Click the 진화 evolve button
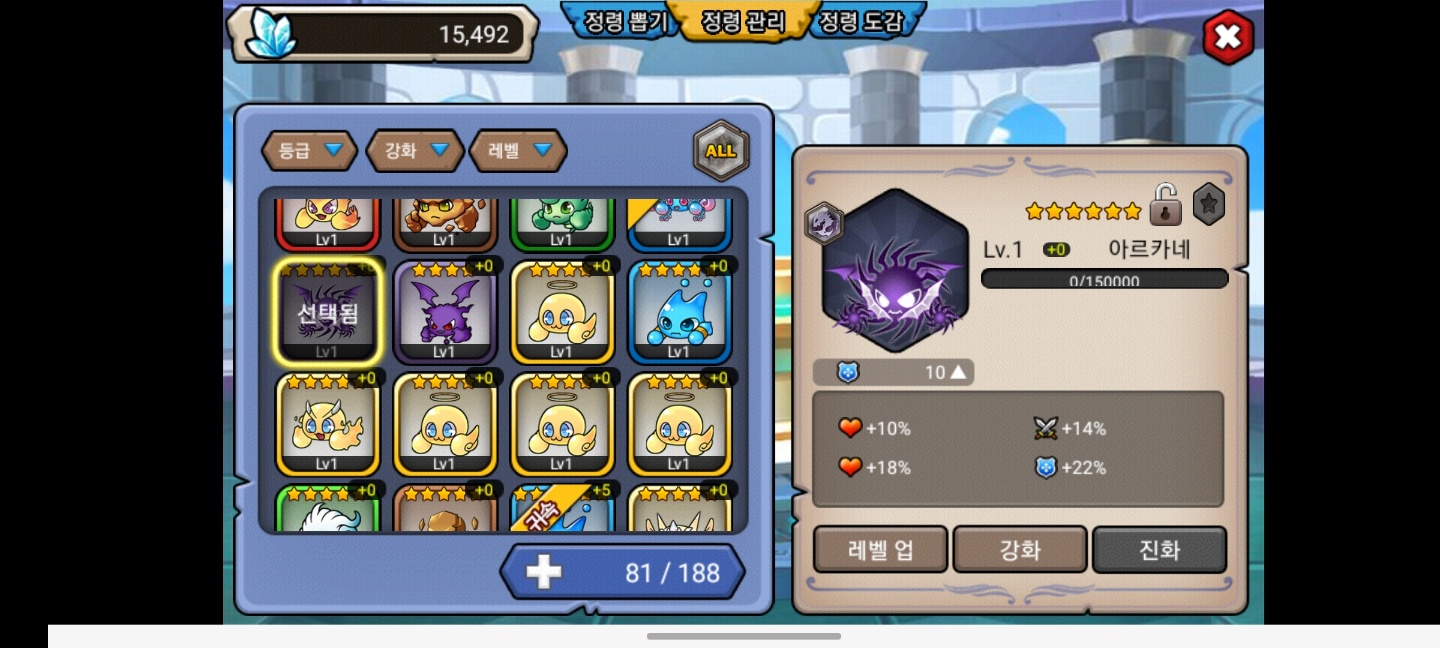1440x648 pixels. point(1159,550)
